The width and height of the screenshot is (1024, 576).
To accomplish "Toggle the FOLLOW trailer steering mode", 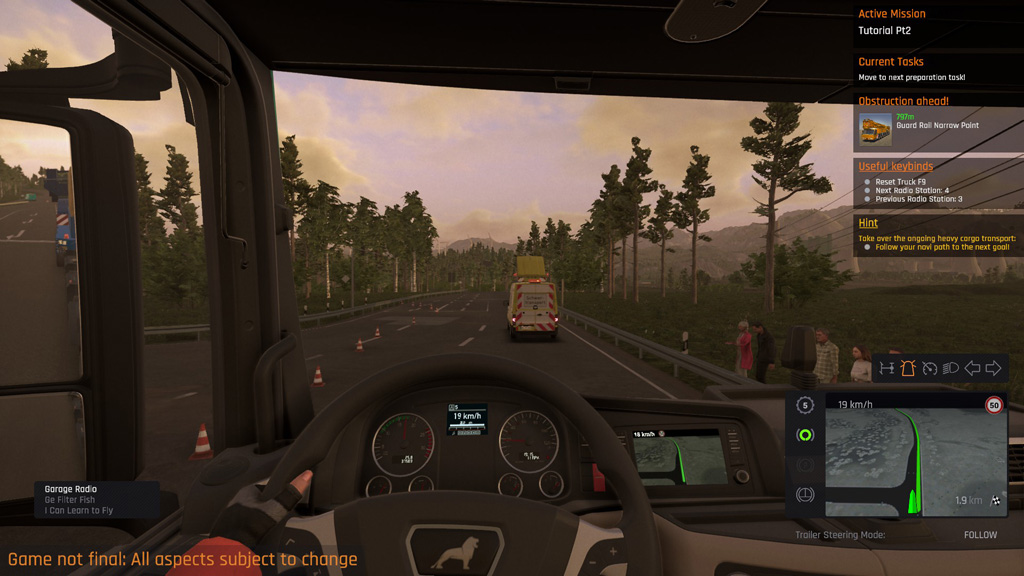I will coord(980,535).
